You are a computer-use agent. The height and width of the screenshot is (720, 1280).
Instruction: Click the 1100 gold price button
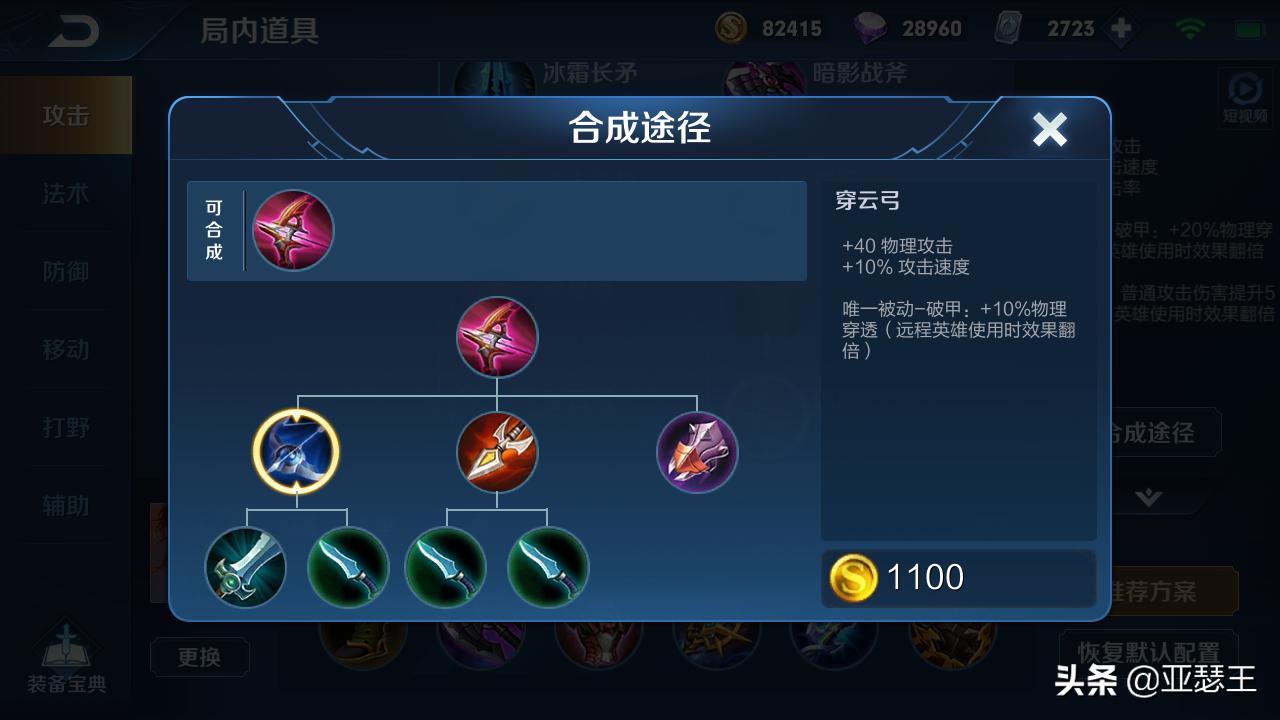[x=958, y=577]
